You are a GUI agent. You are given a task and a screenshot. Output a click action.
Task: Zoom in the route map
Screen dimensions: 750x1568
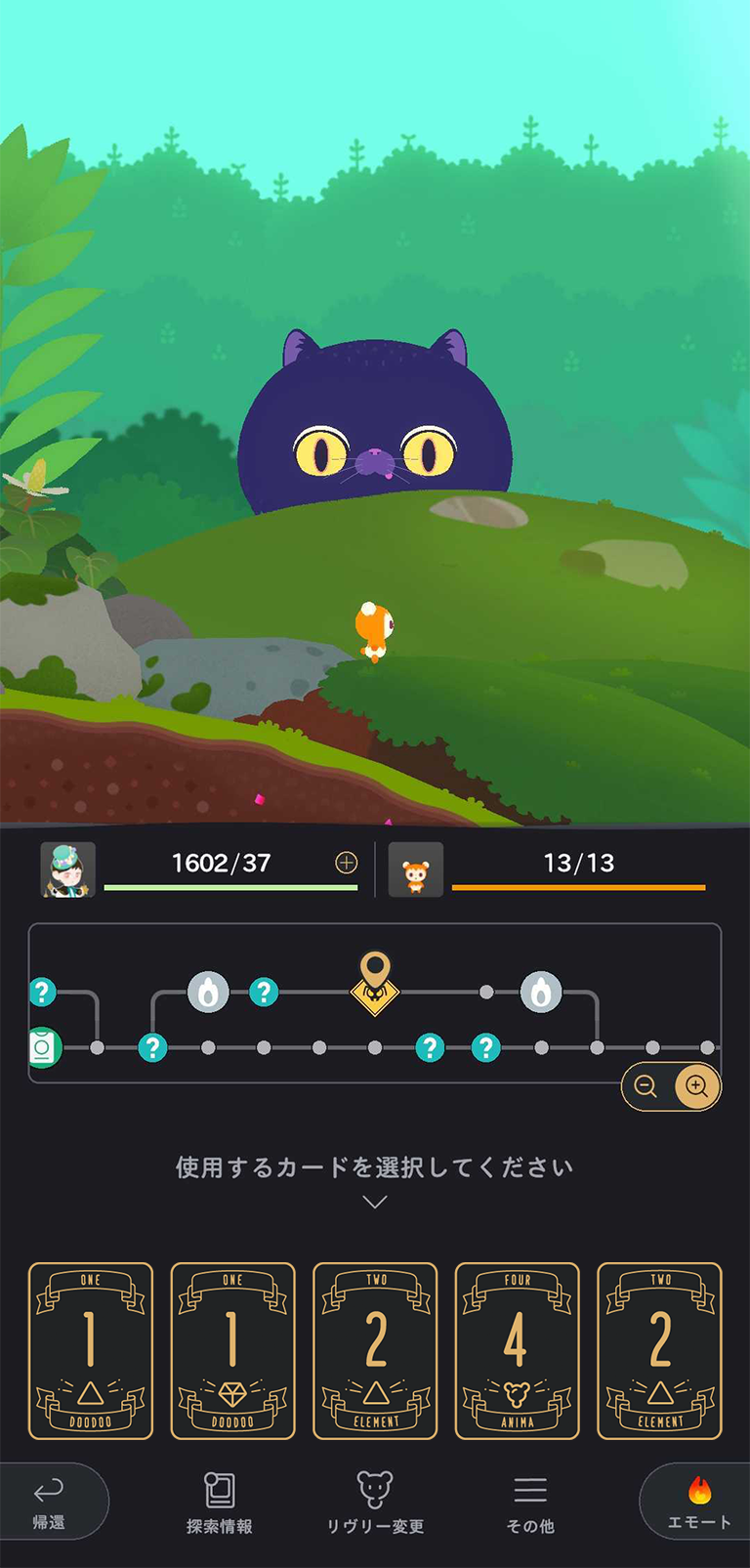click(x=697, y=1086)
